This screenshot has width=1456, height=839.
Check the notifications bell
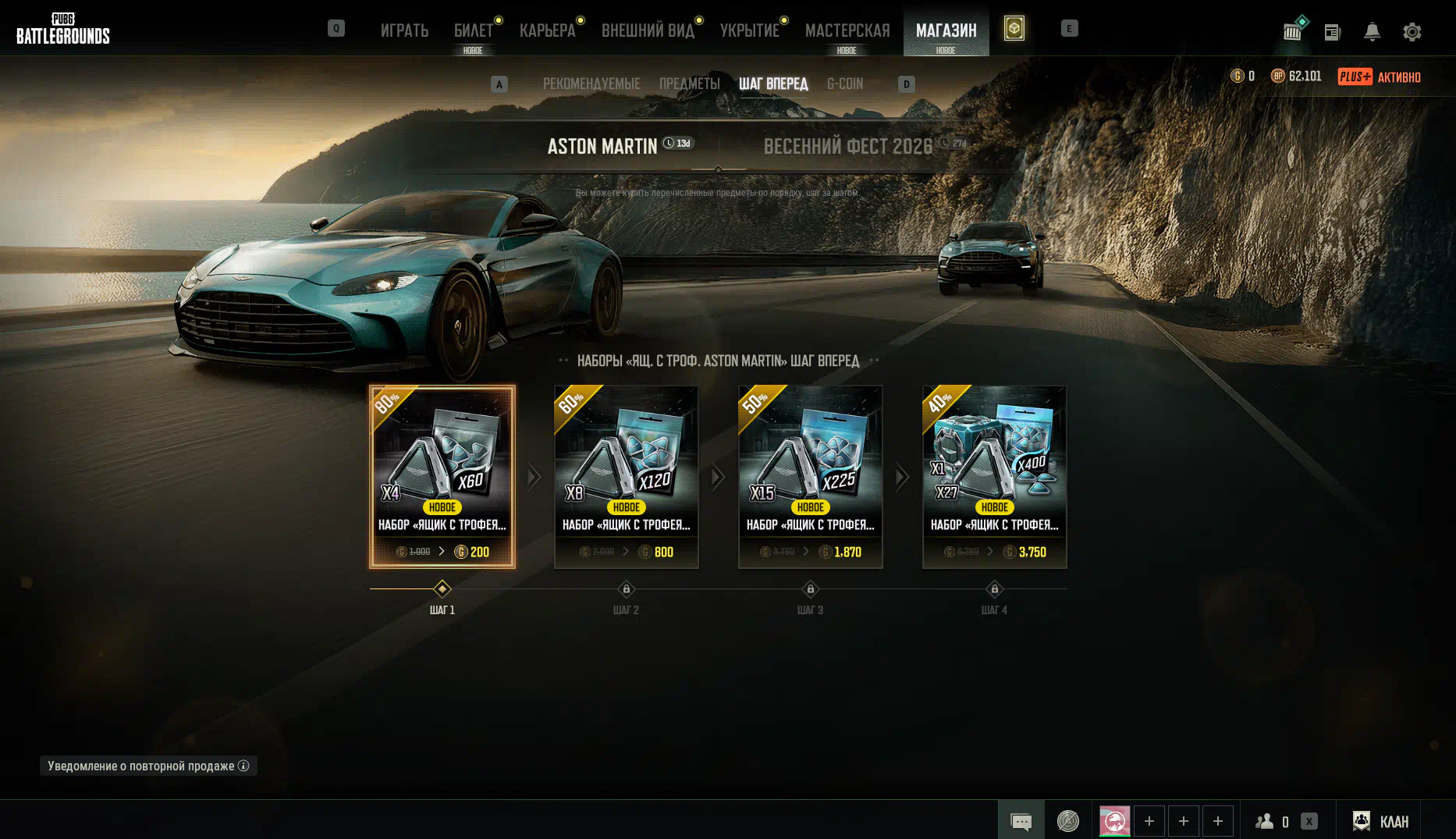(x=1372, y=32)
